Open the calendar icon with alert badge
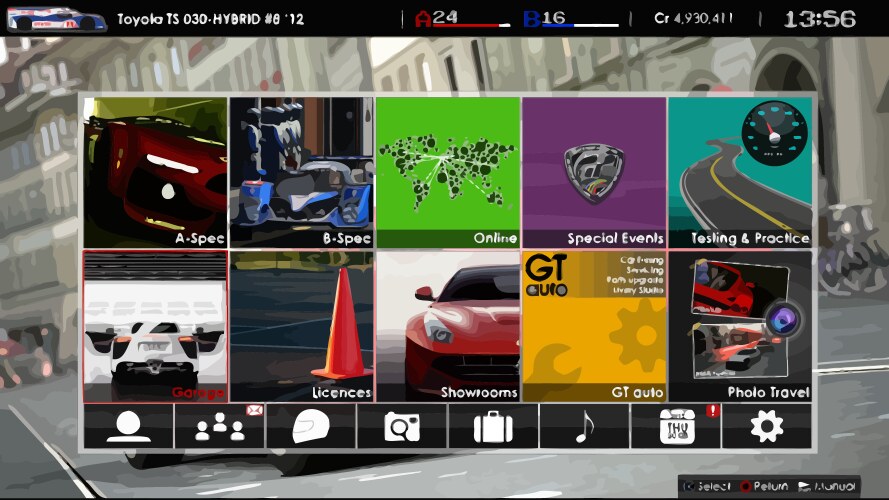Viewport: 889px width, 500px height. coord(675,426)
